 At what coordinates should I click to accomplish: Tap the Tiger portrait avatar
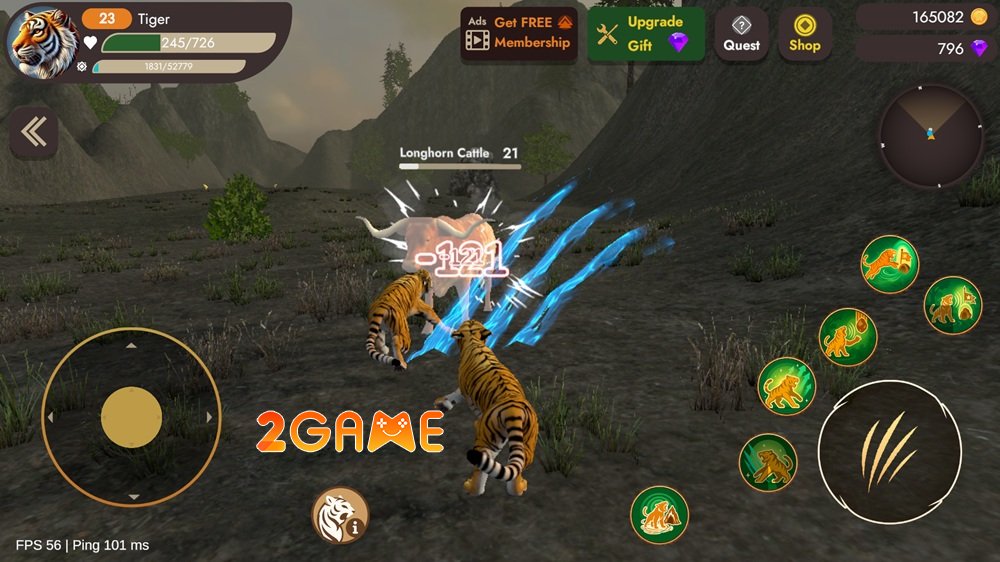coord(43,40)
